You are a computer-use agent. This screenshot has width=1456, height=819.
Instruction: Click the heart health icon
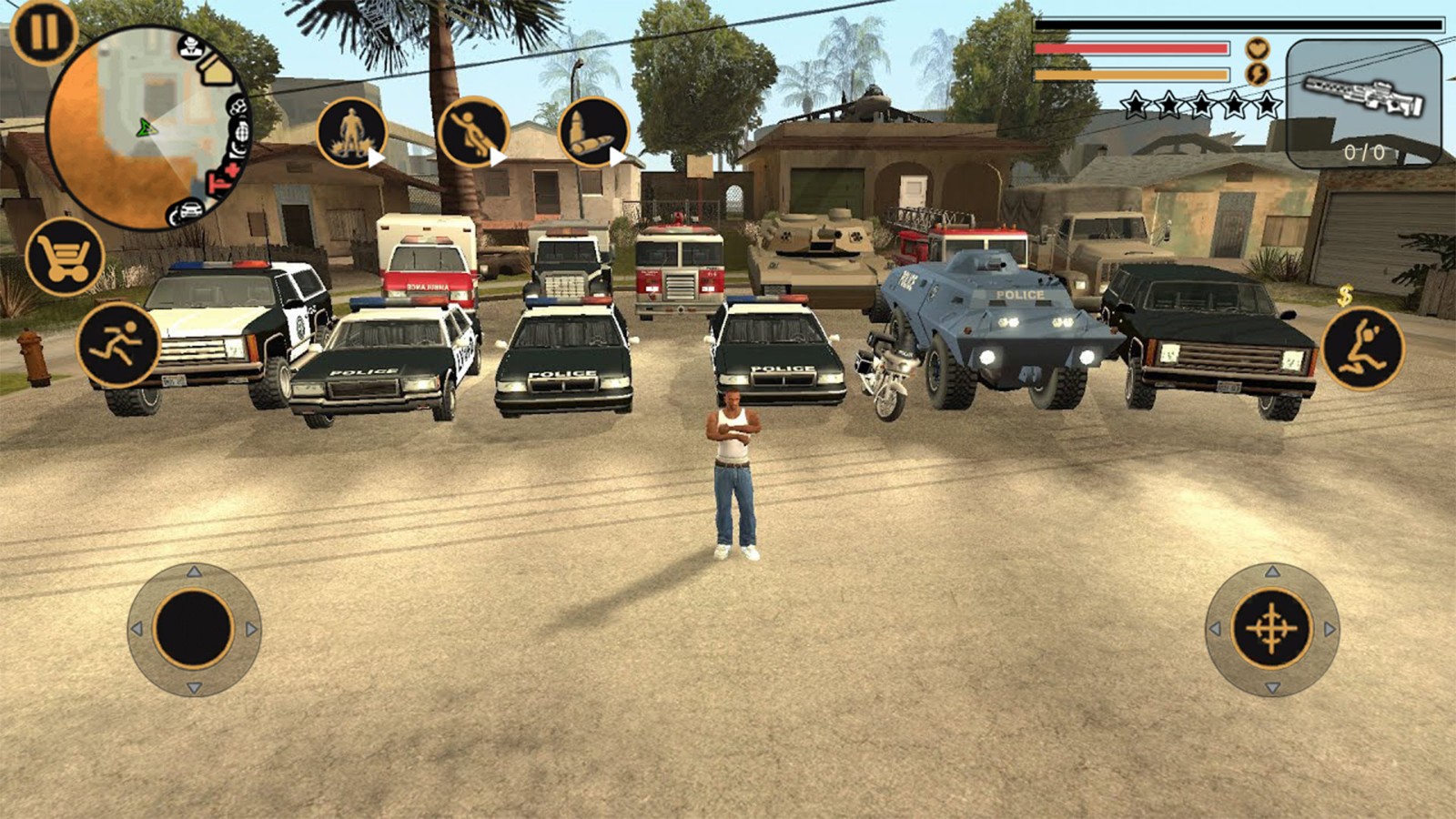1257,48
